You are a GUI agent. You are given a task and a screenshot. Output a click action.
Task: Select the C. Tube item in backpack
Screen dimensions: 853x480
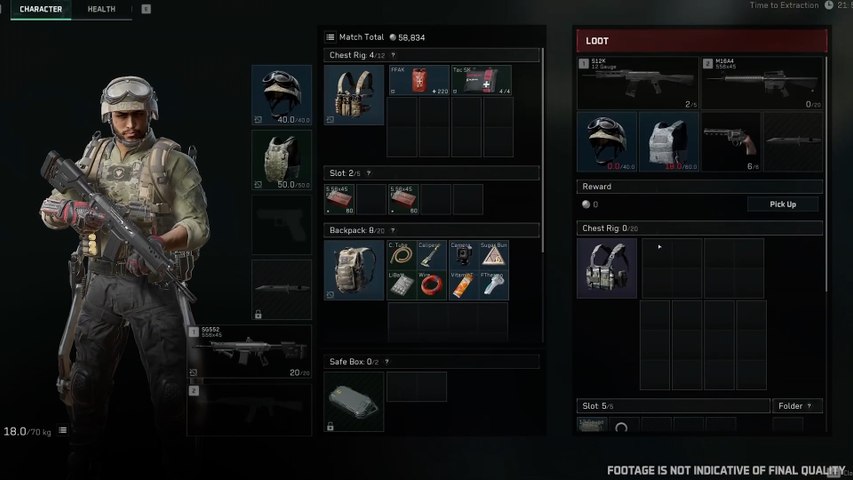pyautogui.click(x=402, y=256)
